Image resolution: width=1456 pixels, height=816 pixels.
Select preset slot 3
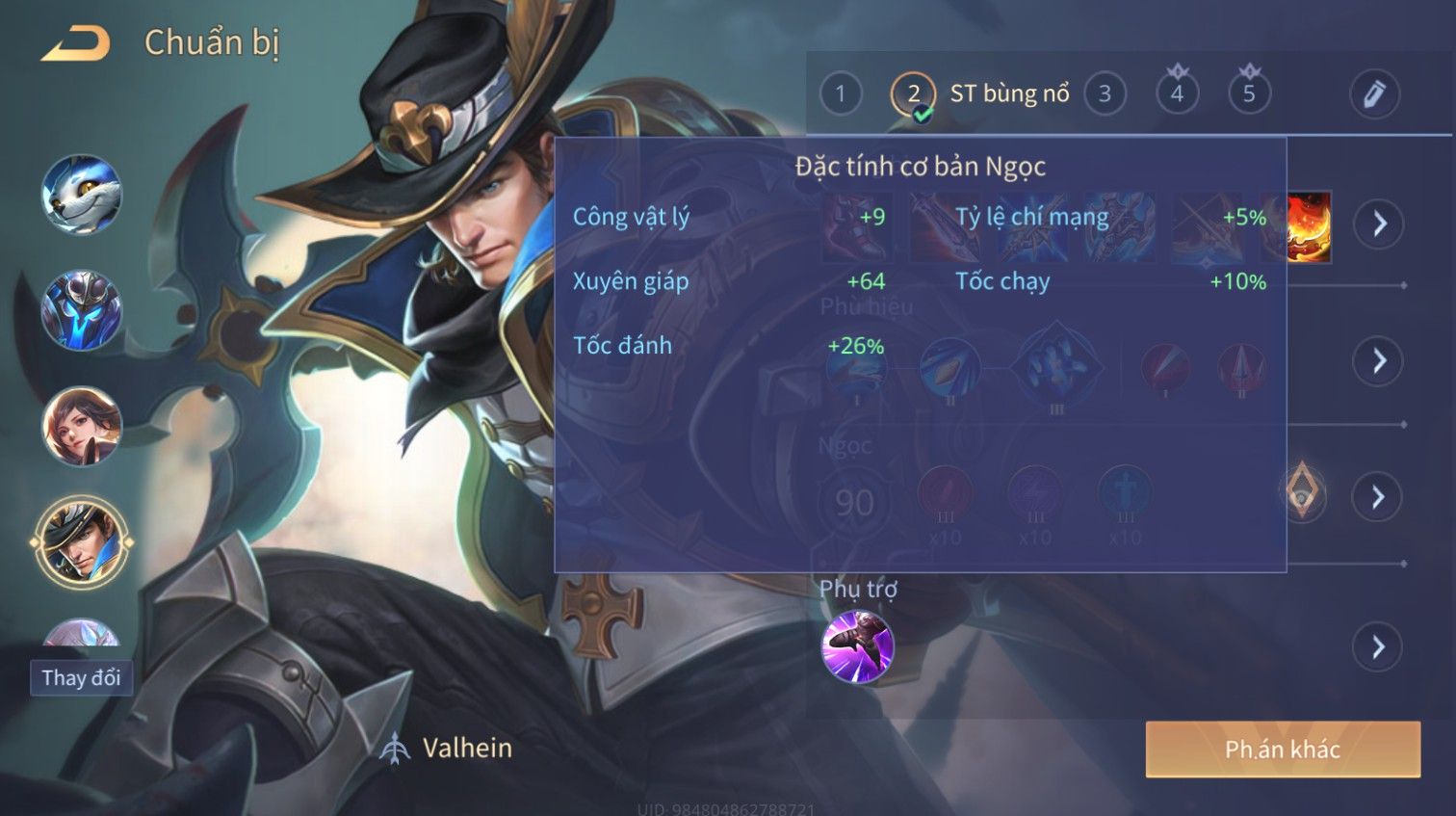pyautogui.click(x=1105, y=94)
